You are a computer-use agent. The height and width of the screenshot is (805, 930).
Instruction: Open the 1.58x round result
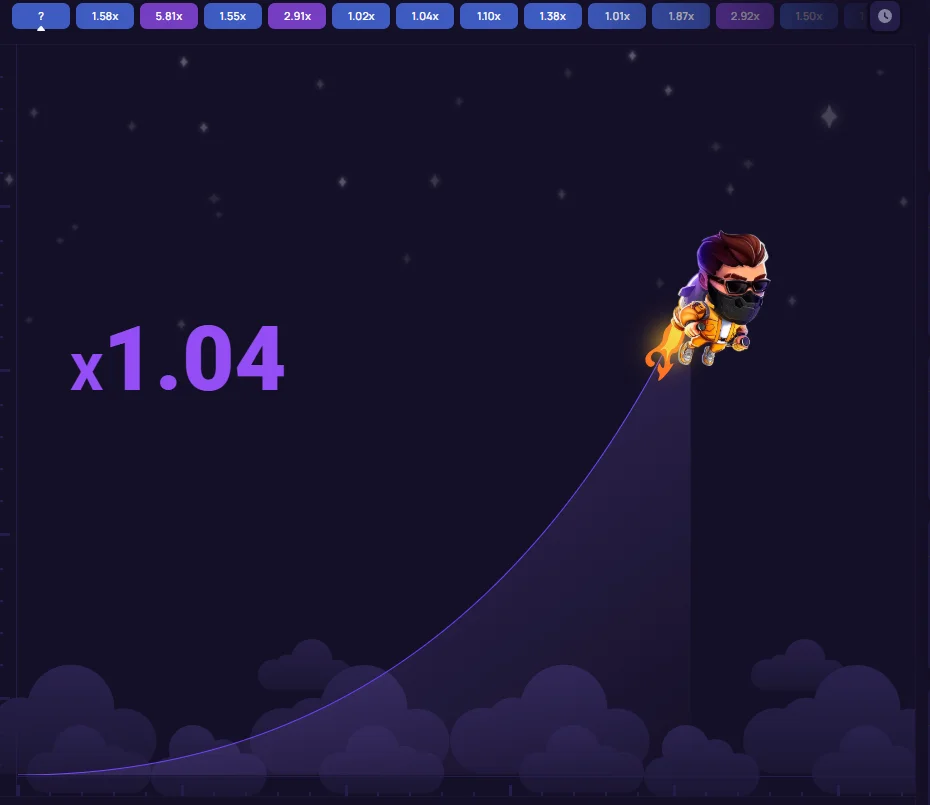pyautogui.click(x=105, y=16)
